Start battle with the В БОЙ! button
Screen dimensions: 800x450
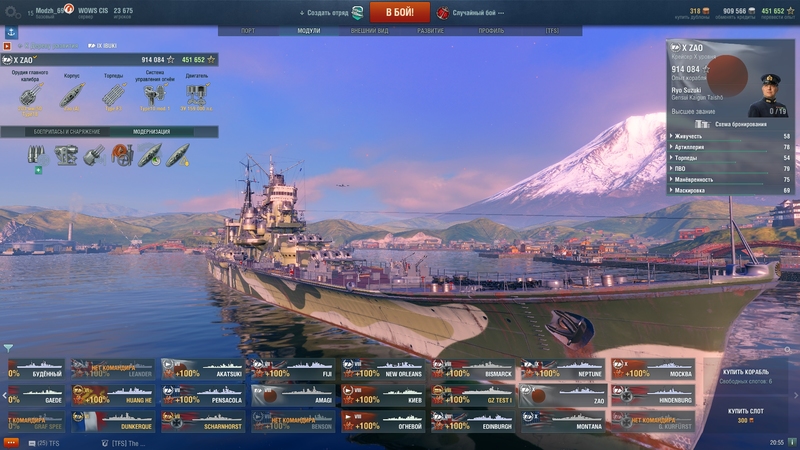(x=400, y=12)
